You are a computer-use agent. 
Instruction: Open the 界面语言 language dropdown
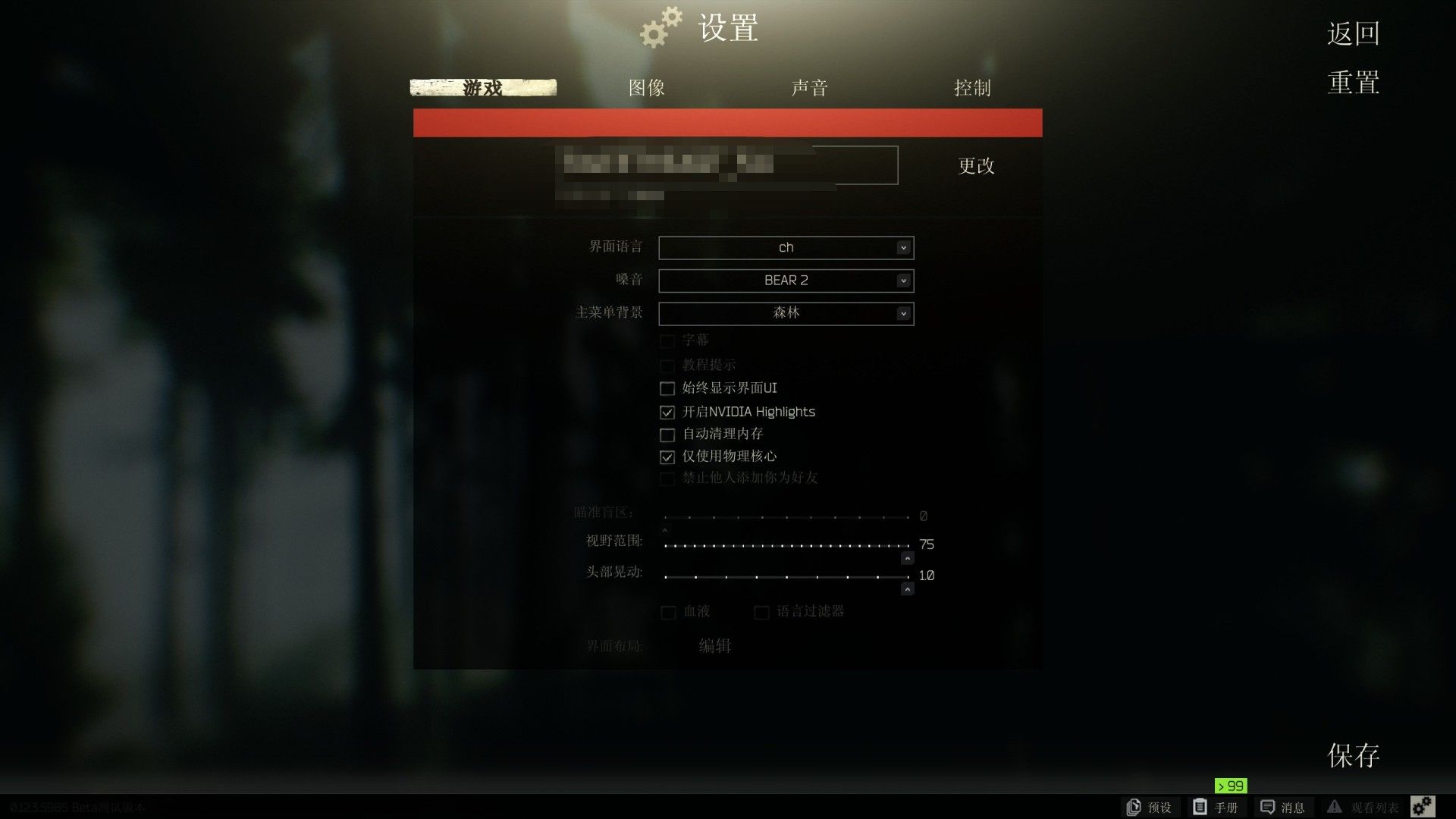click(x=786, y=247)
